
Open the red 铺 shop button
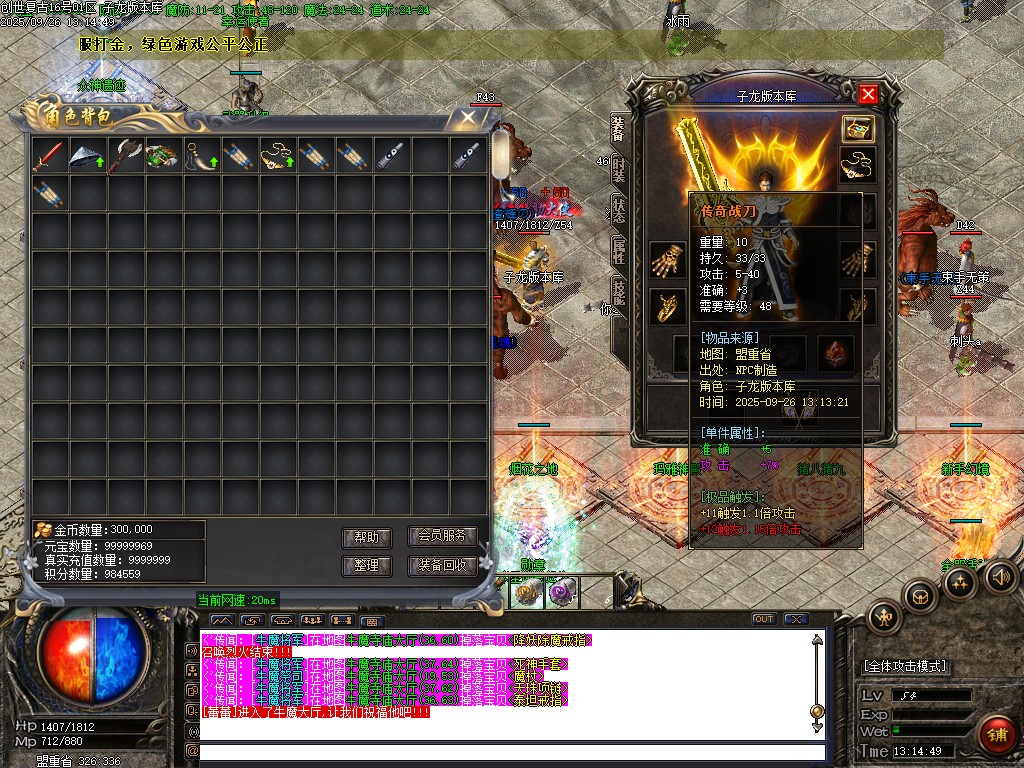[x=997, y=736]
